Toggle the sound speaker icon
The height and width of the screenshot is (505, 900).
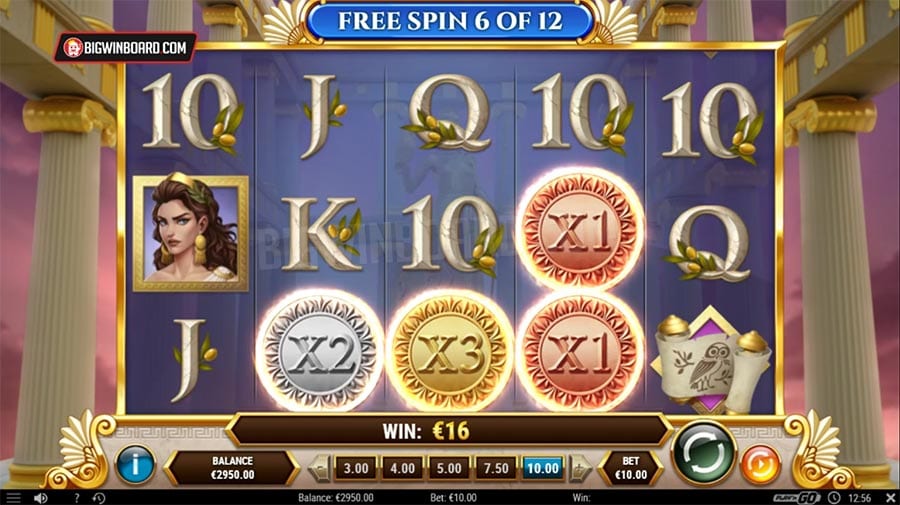click(41, 497)
